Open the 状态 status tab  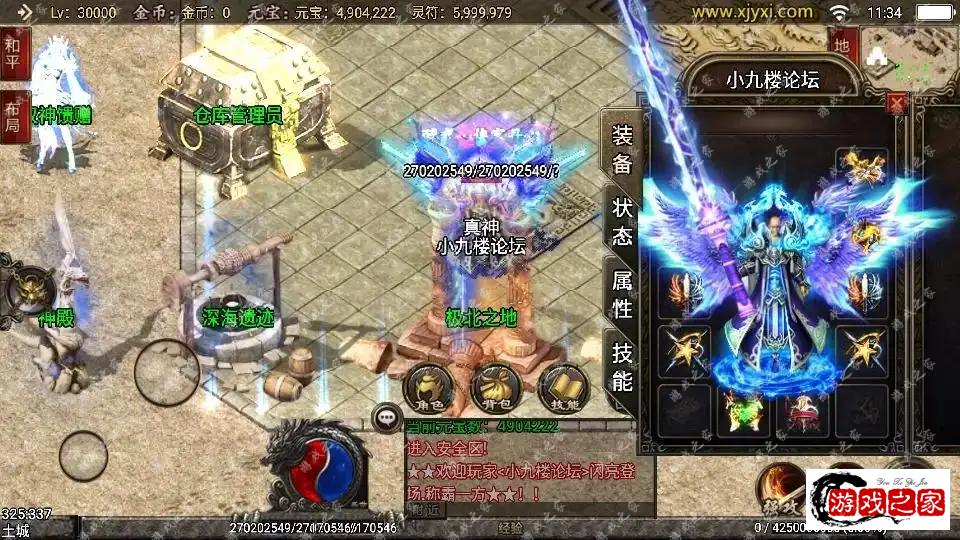pos(622,222)
